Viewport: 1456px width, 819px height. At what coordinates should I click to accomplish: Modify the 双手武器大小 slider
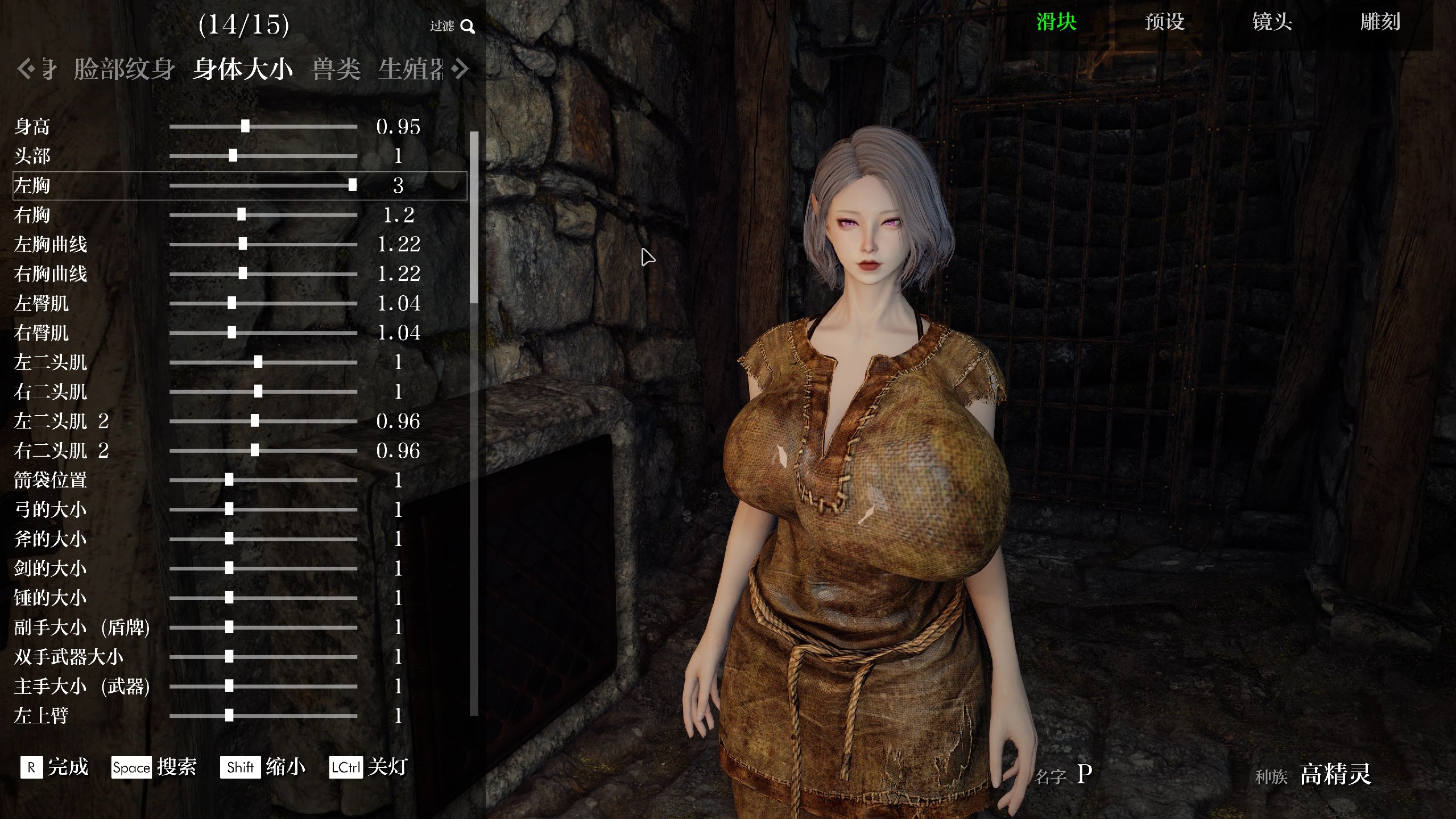click(229, 657)
